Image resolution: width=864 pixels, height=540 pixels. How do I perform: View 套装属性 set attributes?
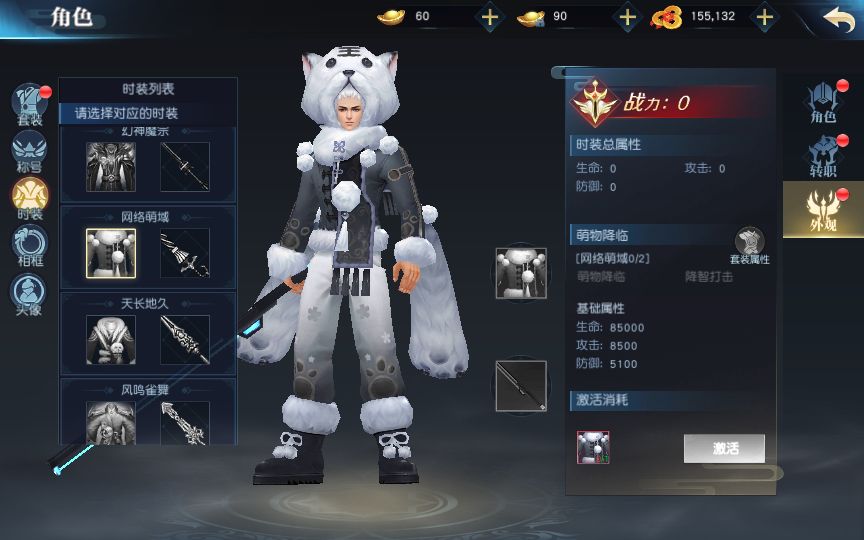pos(749,246)
